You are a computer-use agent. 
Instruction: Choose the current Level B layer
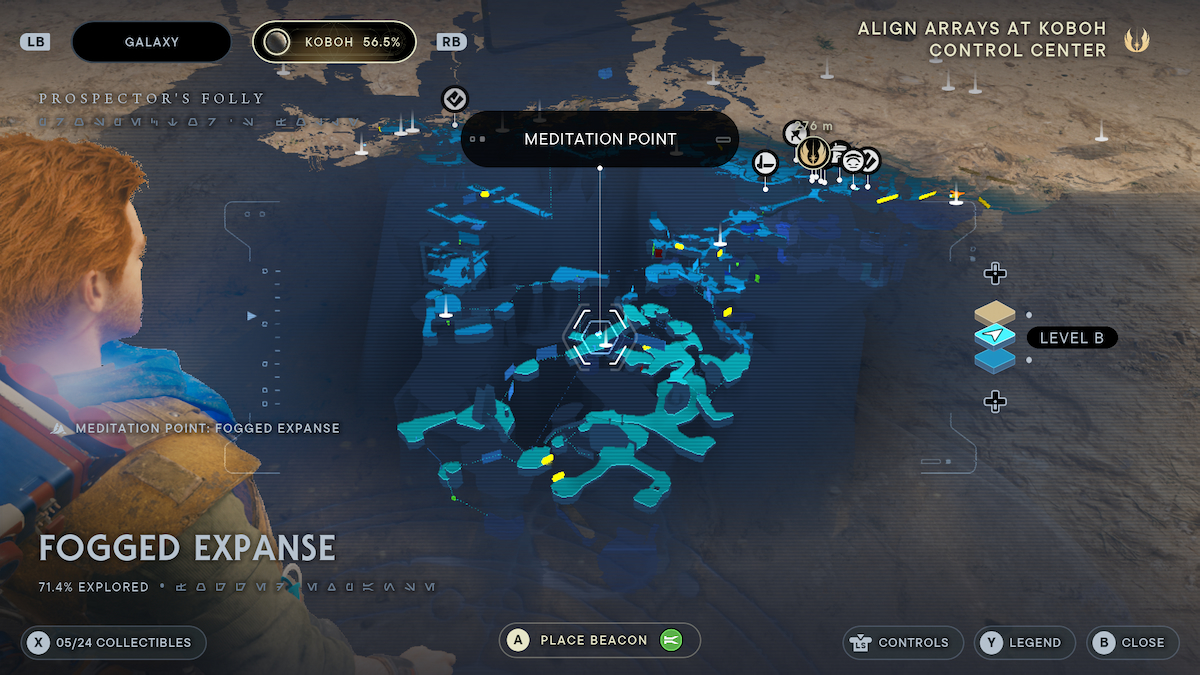(x=994, y=337)
